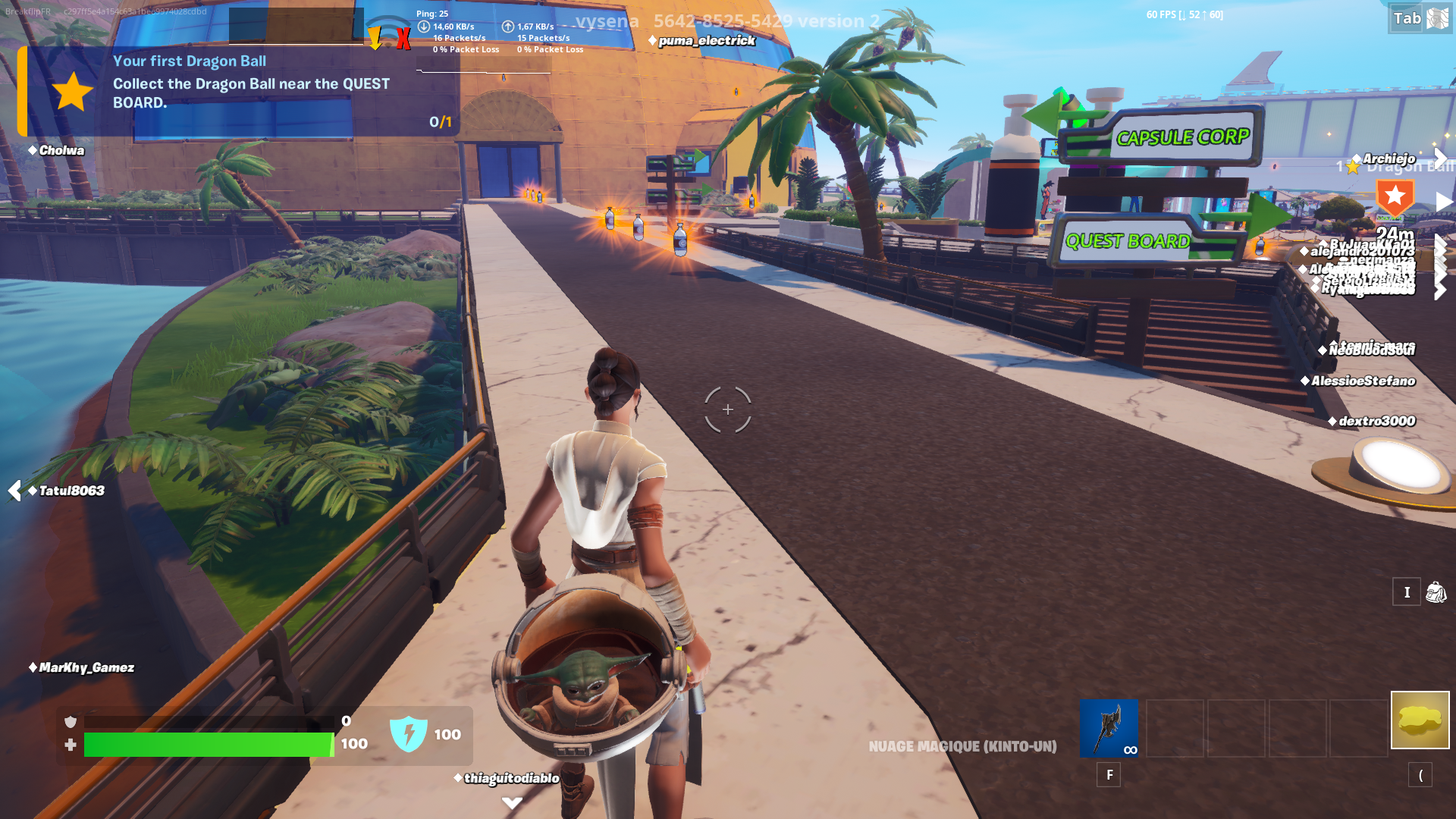This screenshot has width=1456, height=819.
Task: Click the F keybind label under the pickaxe
Action: coord(1109,775)
